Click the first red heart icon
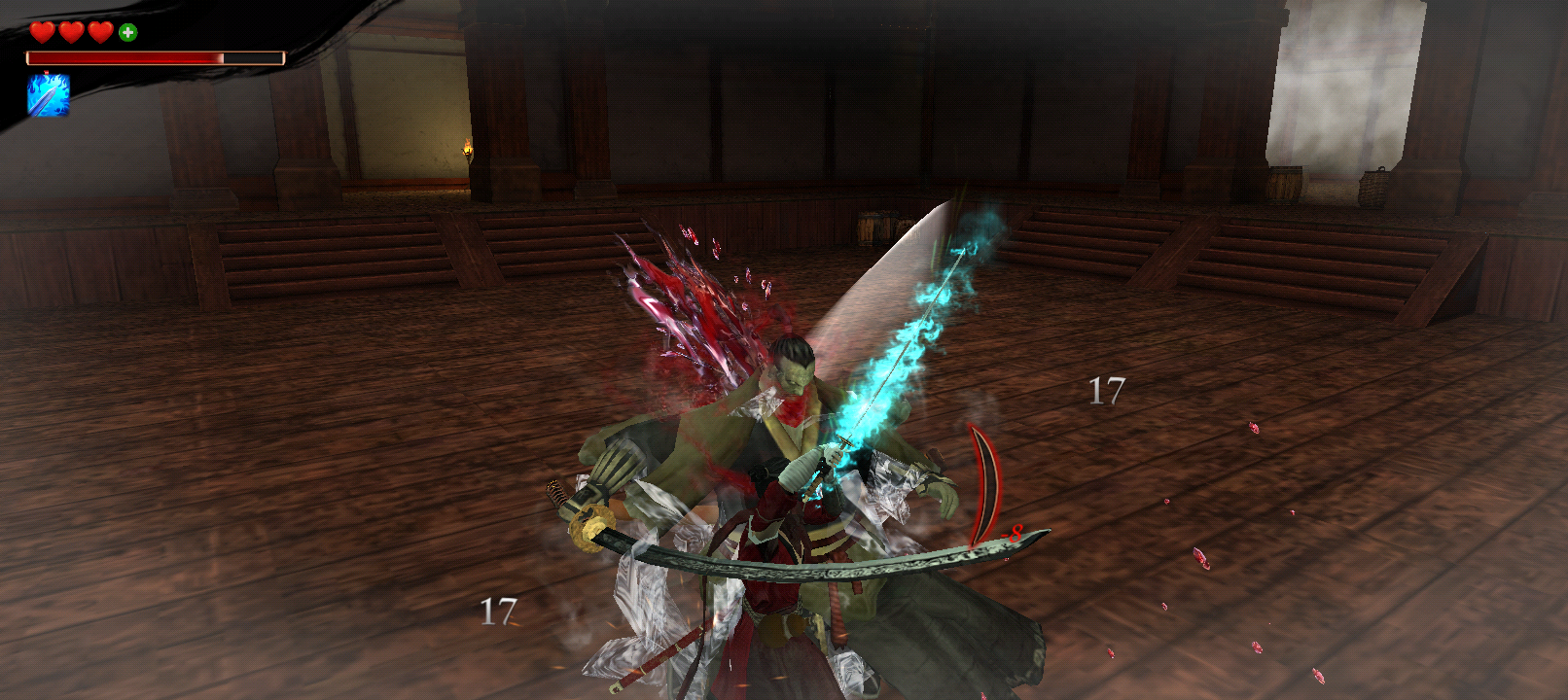Image resolution: width=1568 pixels, height=700 pixels. [x=42, y=32]
